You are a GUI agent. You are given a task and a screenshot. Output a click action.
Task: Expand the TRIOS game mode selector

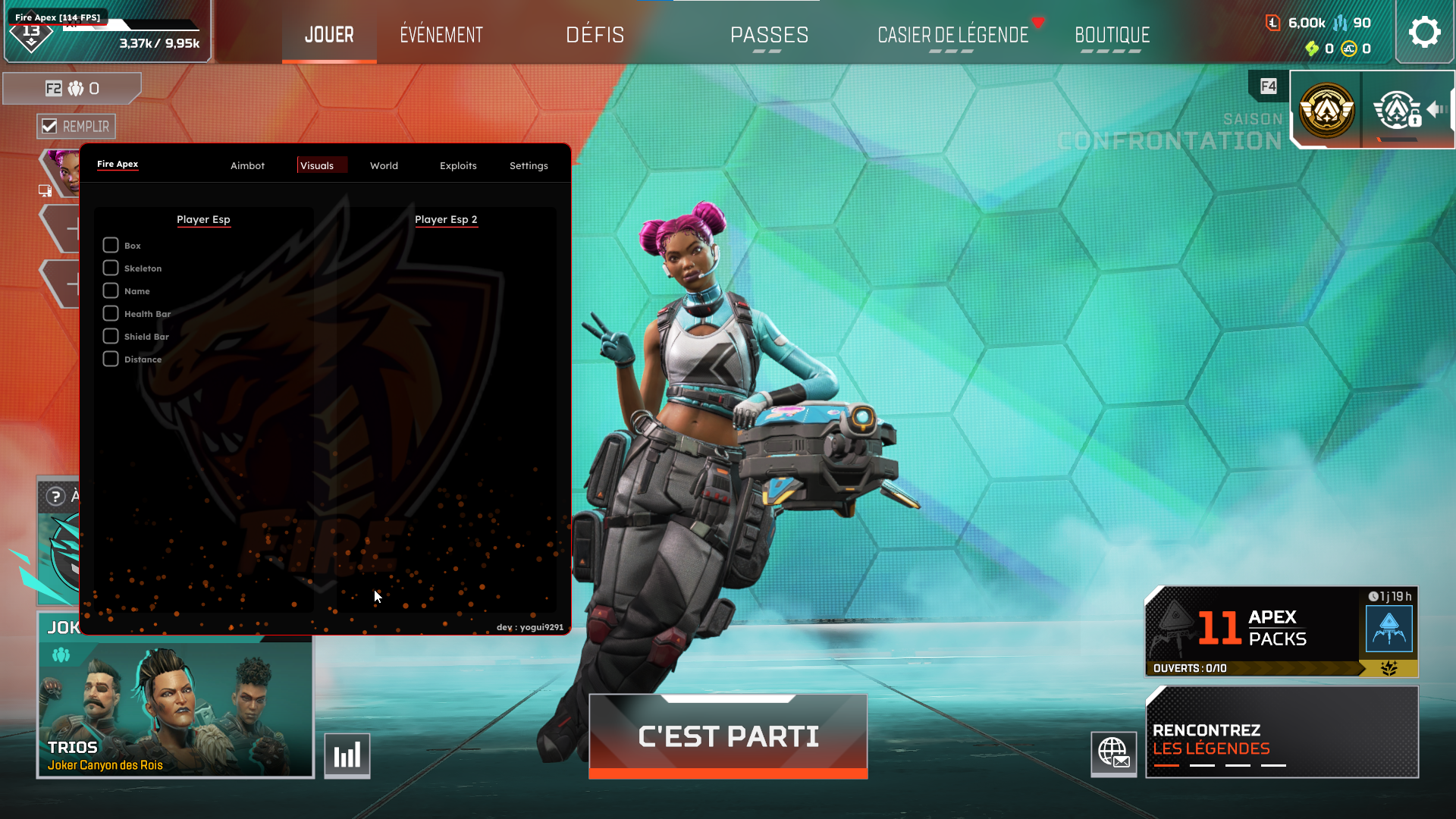[175, 709]
